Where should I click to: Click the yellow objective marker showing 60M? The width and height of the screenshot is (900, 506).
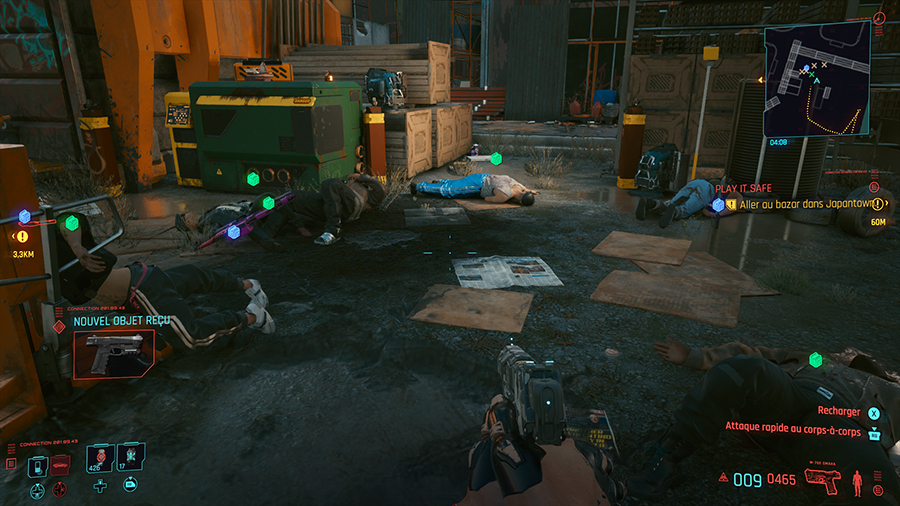pyautogui.click(x=878, y=204)
